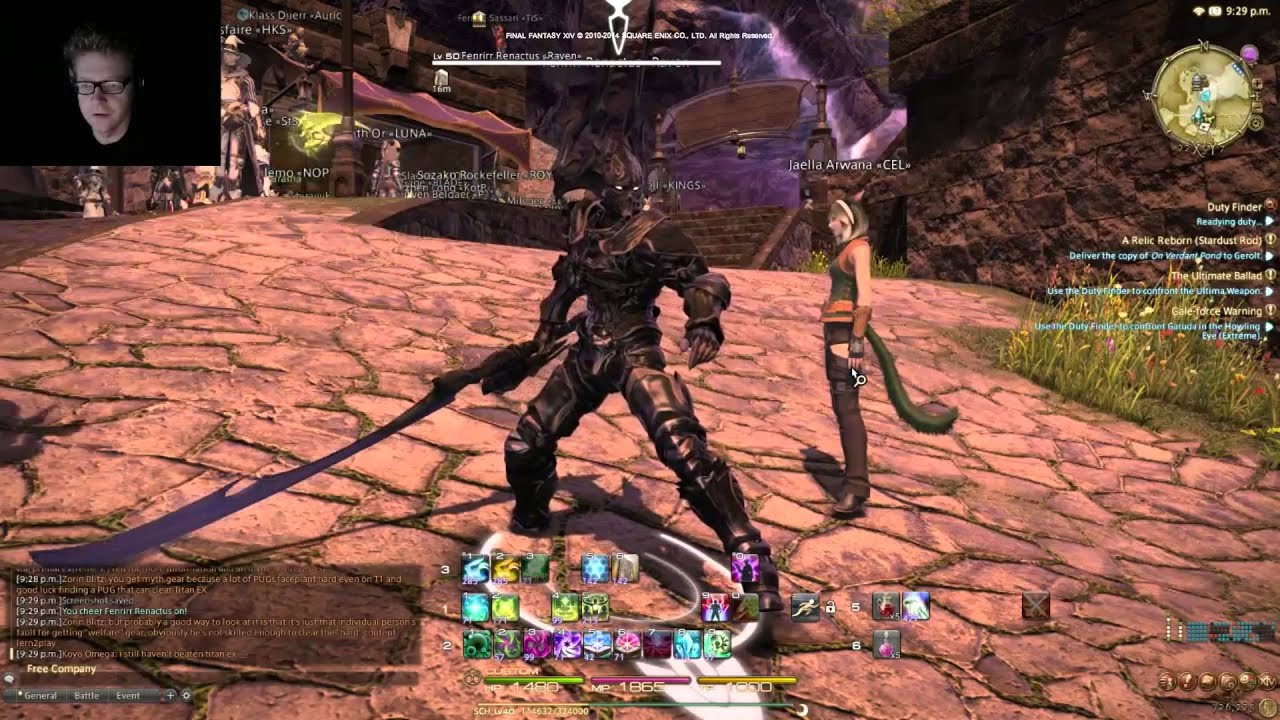Select The Ultimate Ballad quest entry

point(1215,275)
